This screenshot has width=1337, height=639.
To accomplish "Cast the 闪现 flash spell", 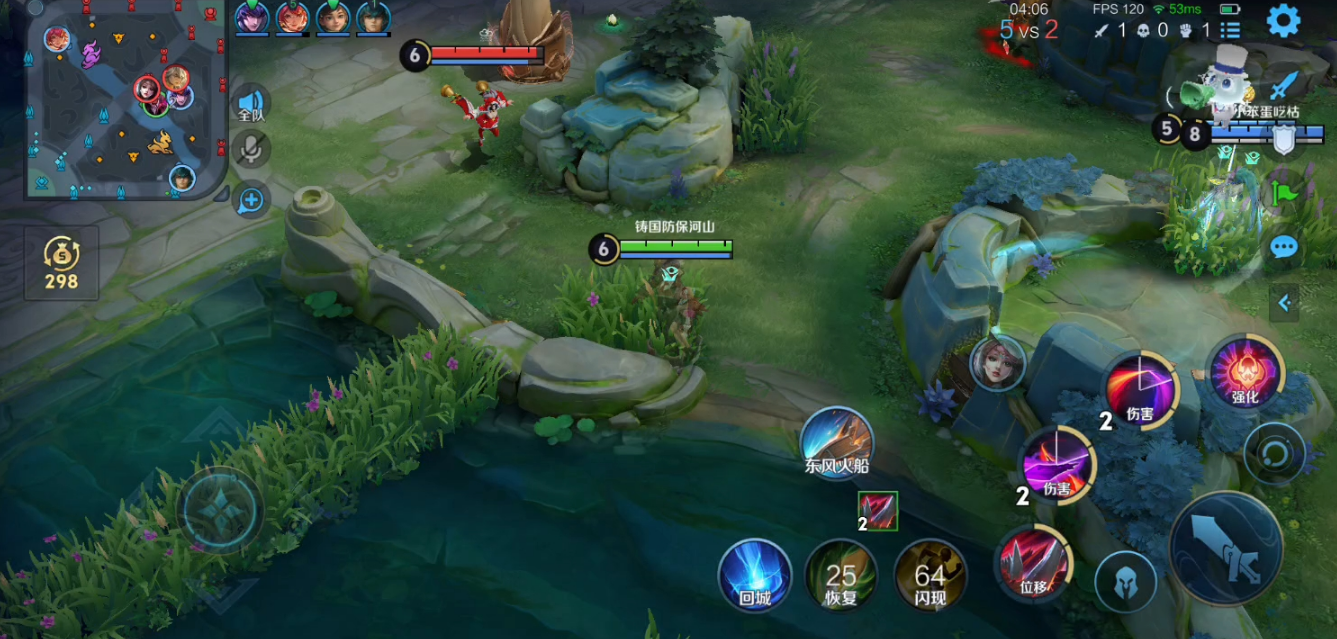I will pos(929,575).
